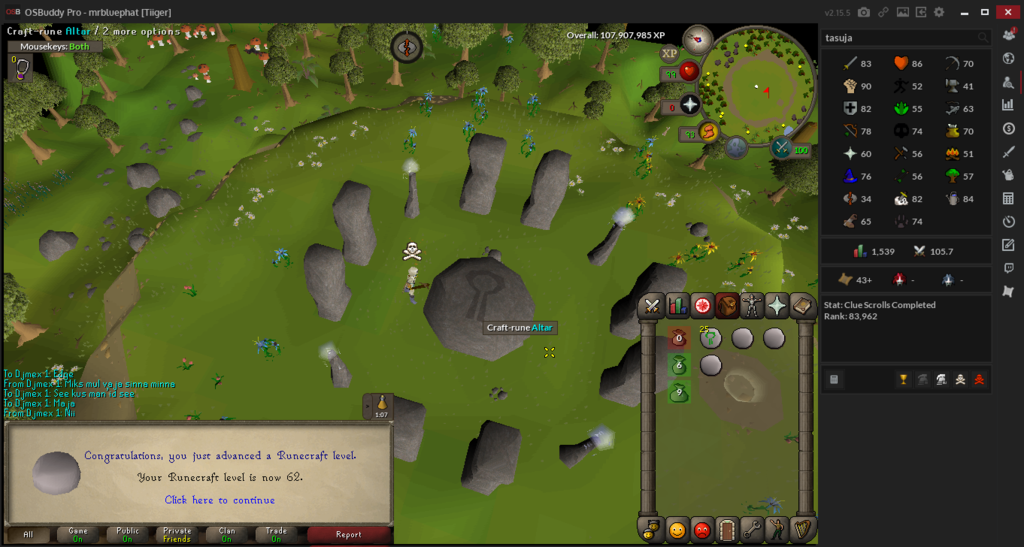Open the world map globe orb
The width and height of the screenshot is (1024, 547).
pos(737,148)
